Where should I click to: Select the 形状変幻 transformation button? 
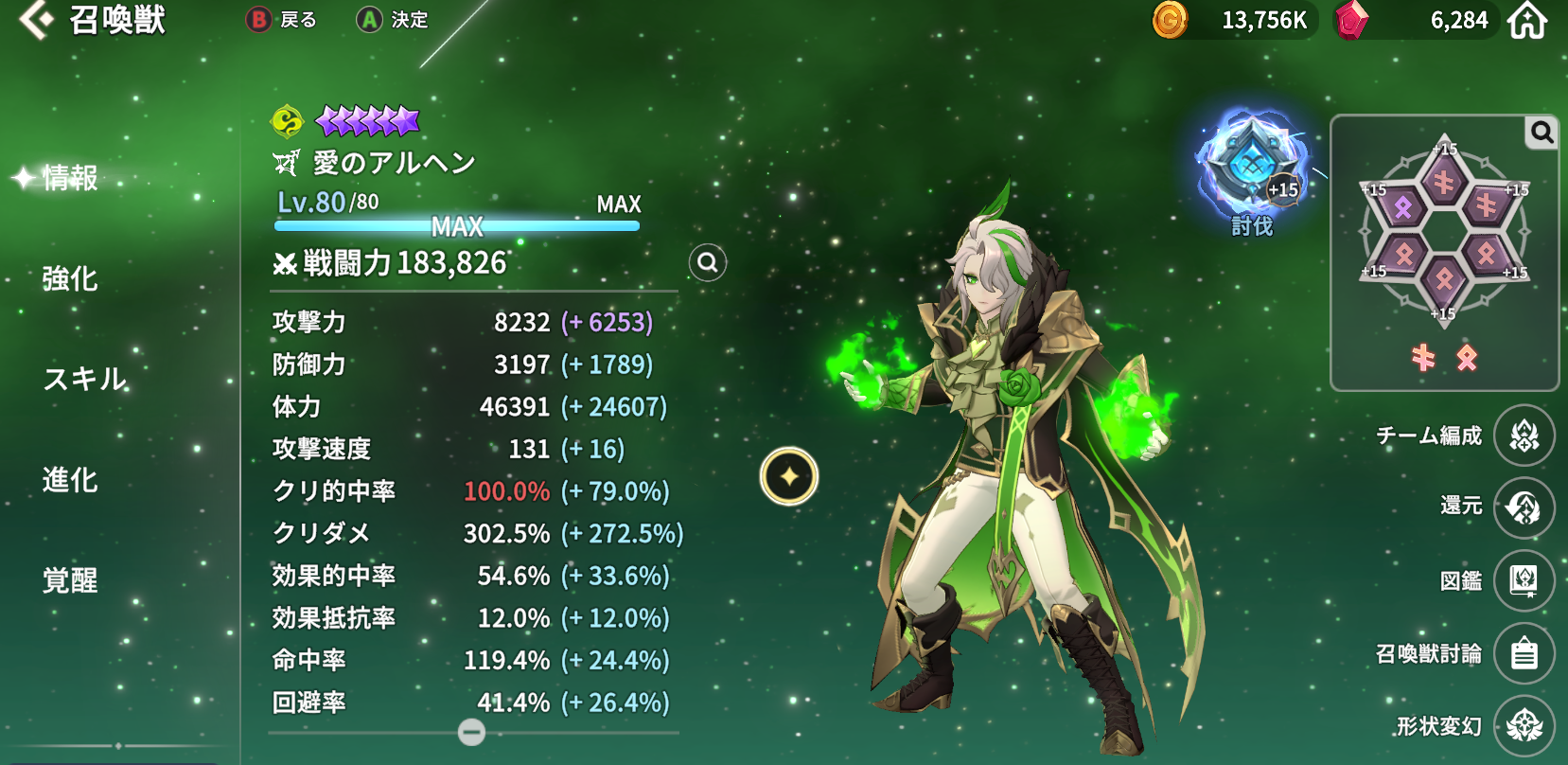click(1524, 726)
